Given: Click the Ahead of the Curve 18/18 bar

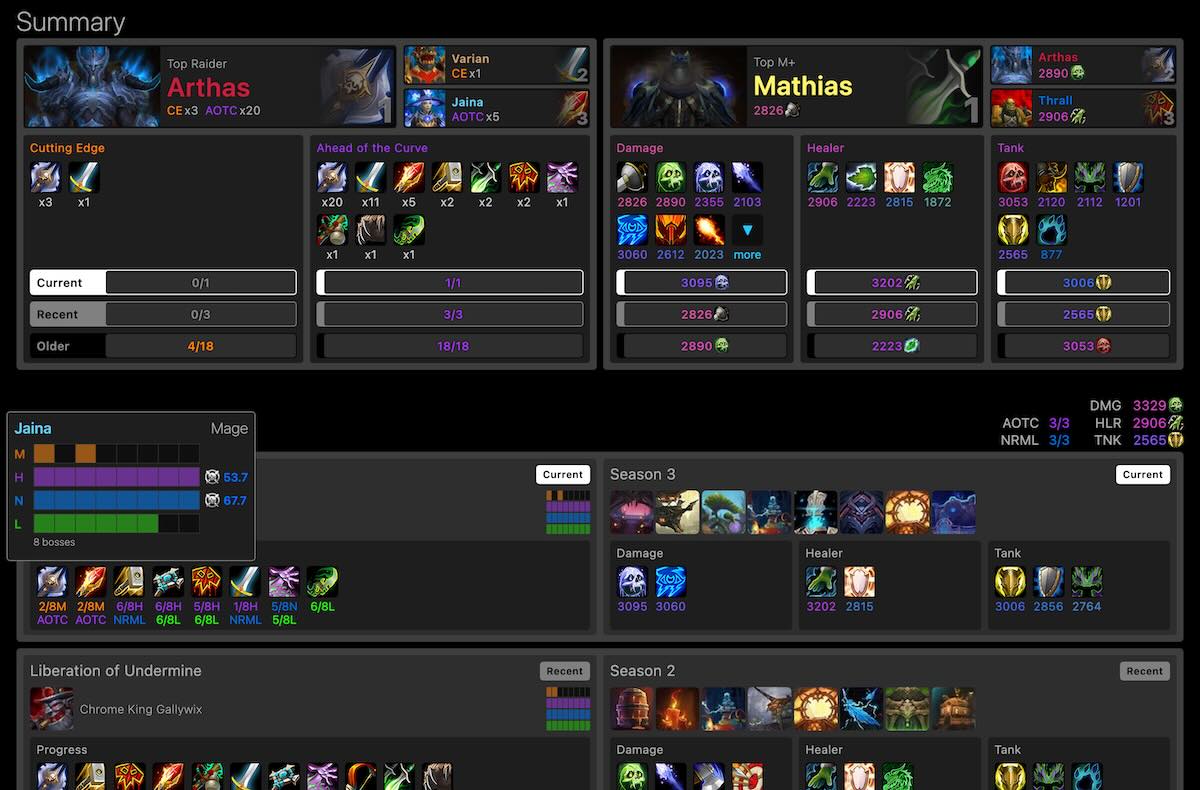Looking at the screenshot, I should coord(450,347).
